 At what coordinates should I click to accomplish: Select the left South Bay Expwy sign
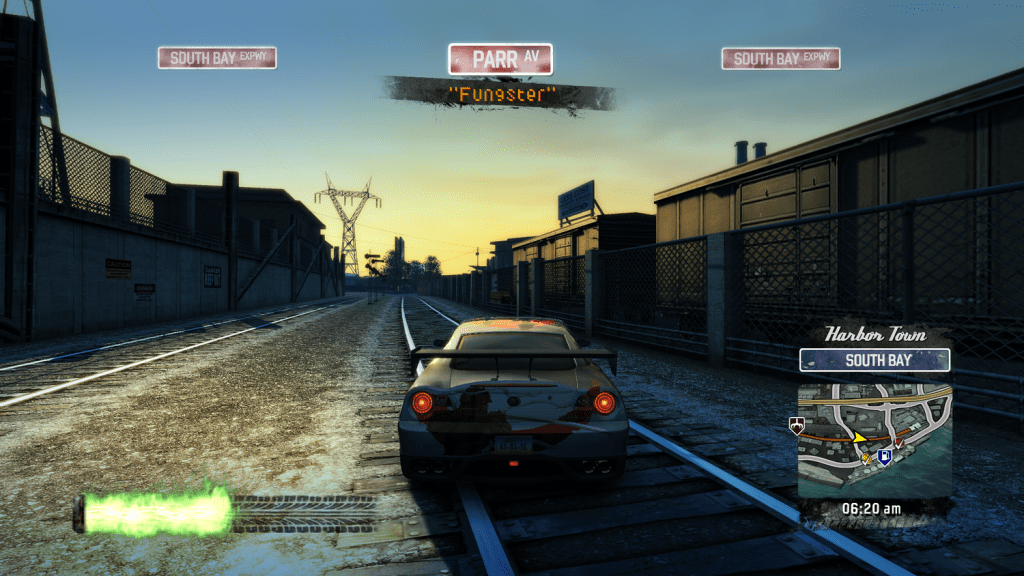click(217, 58)
